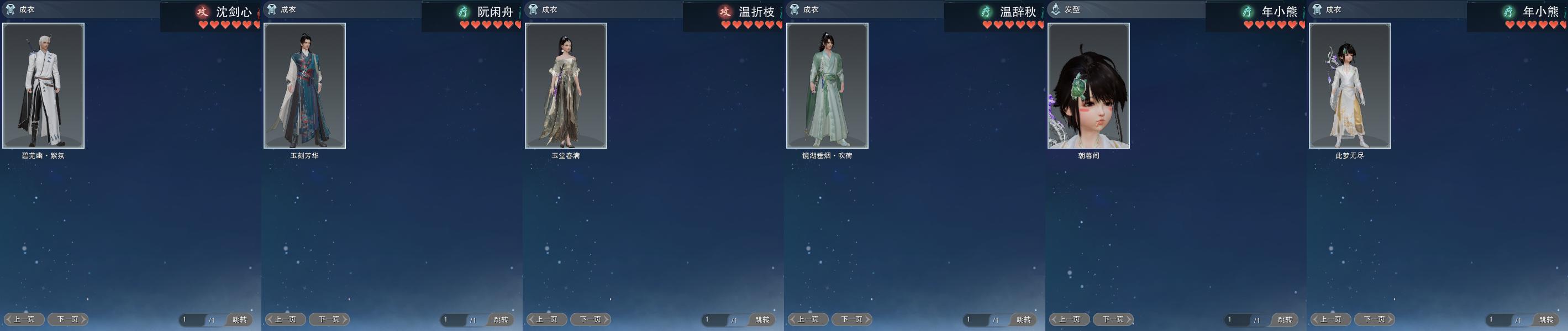Go to next page in 沈剑心's panel
This screenshot has width=1568, height=331.
click(x=68, y=319)
